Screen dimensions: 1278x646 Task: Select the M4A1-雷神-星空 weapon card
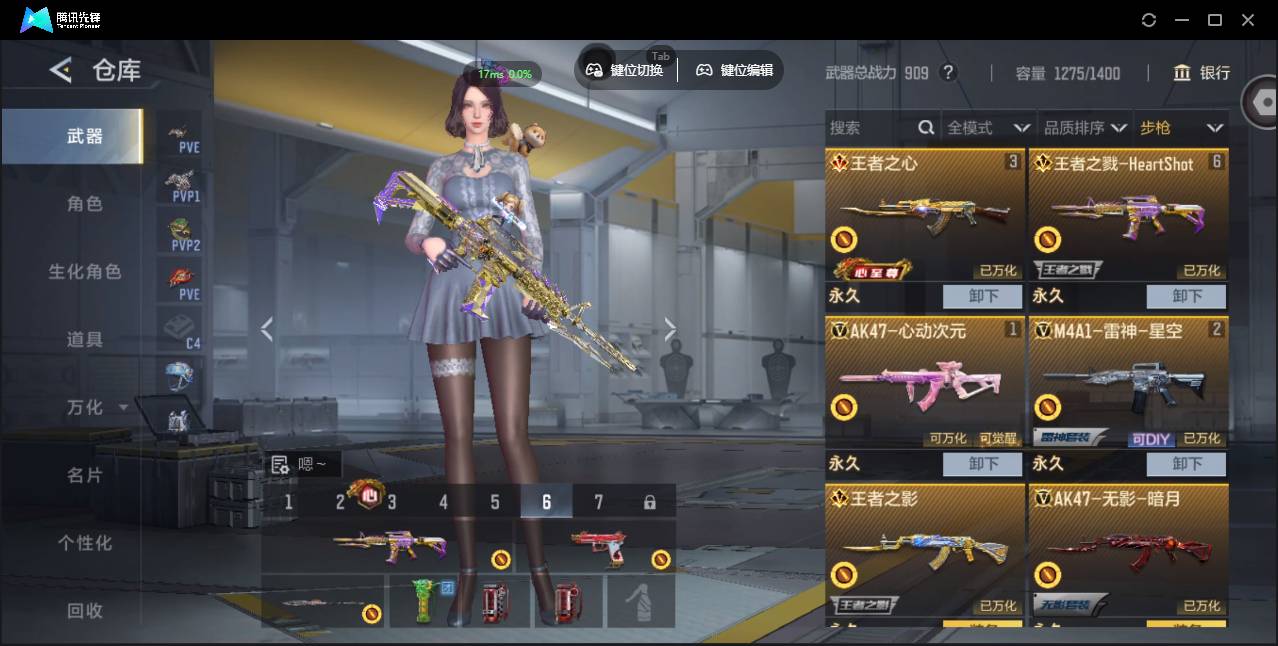1128,385
